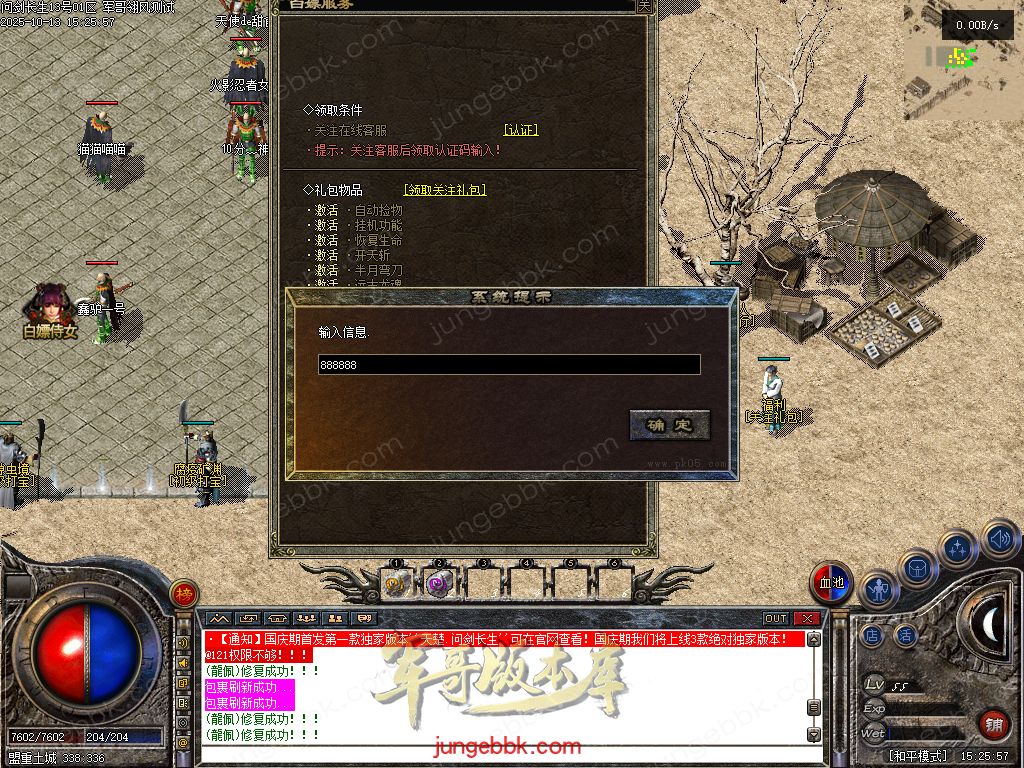Open the 血池 blood pool button
This screenshot has height=768, width=1024.
[x=831, y=583]
